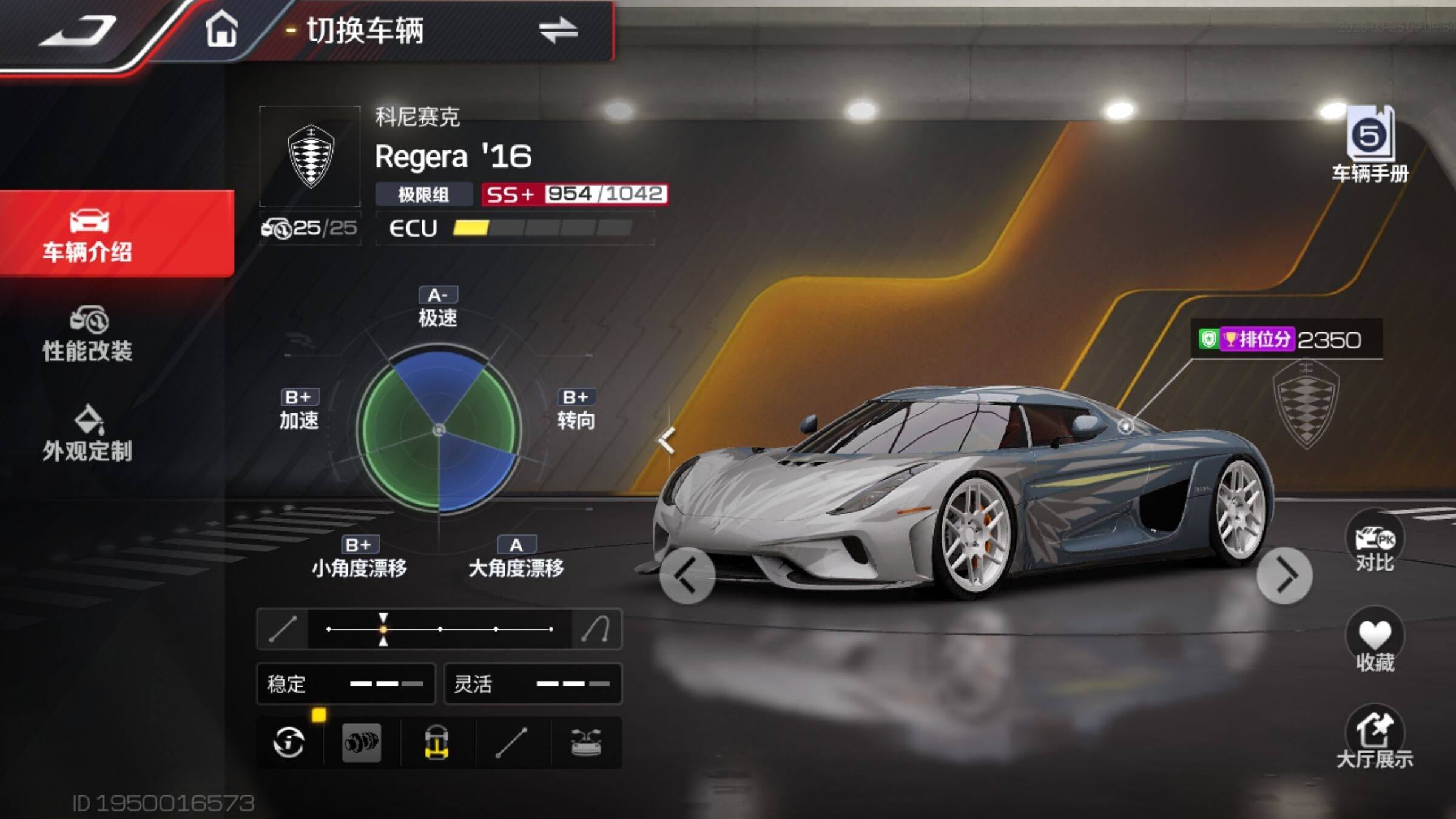Open the 对比 PK compare feature
This screenshot has height=819, width=1456.
point(1375,544)
